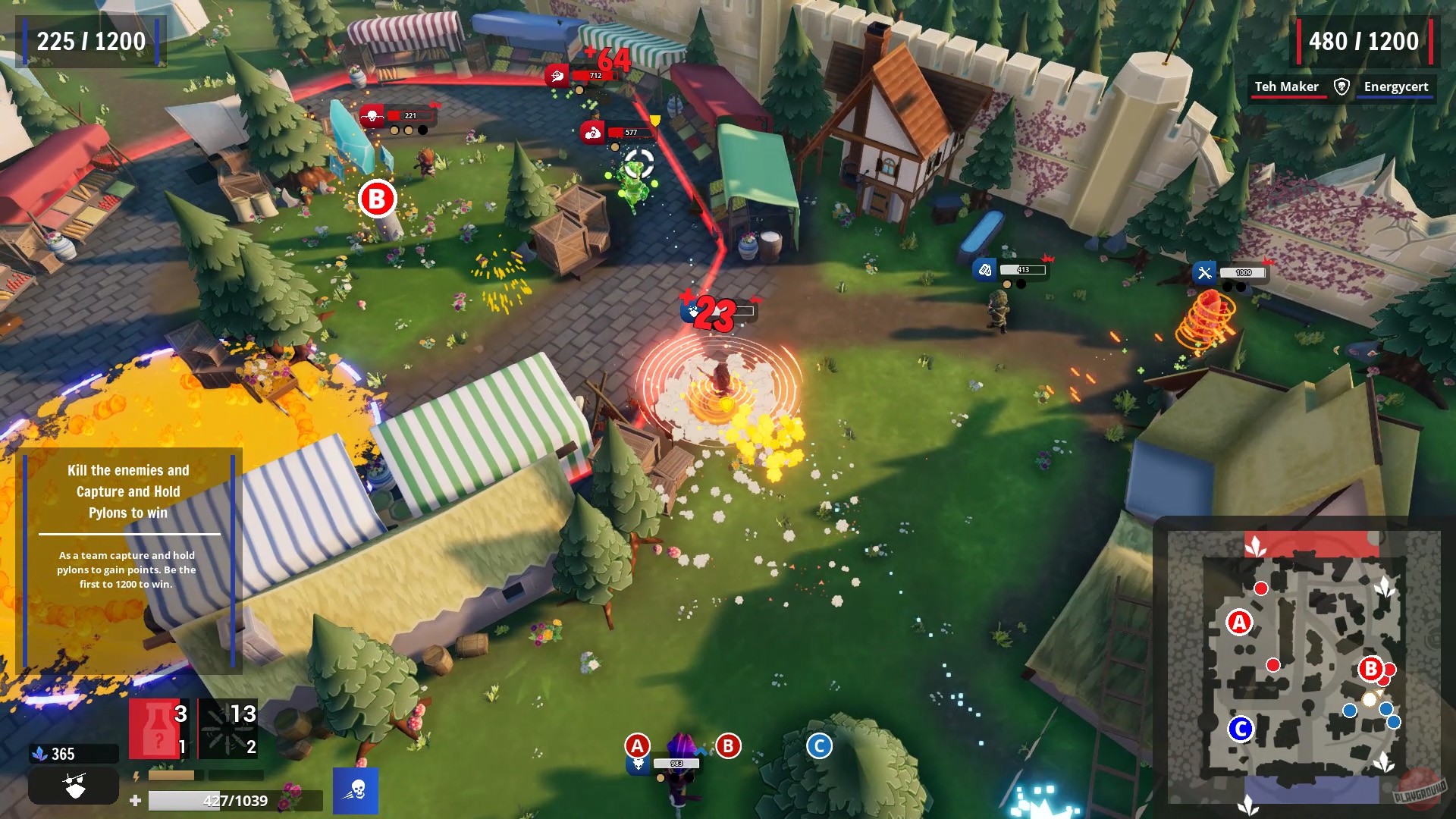Click the objective panel Kill the enemies text

130,469
